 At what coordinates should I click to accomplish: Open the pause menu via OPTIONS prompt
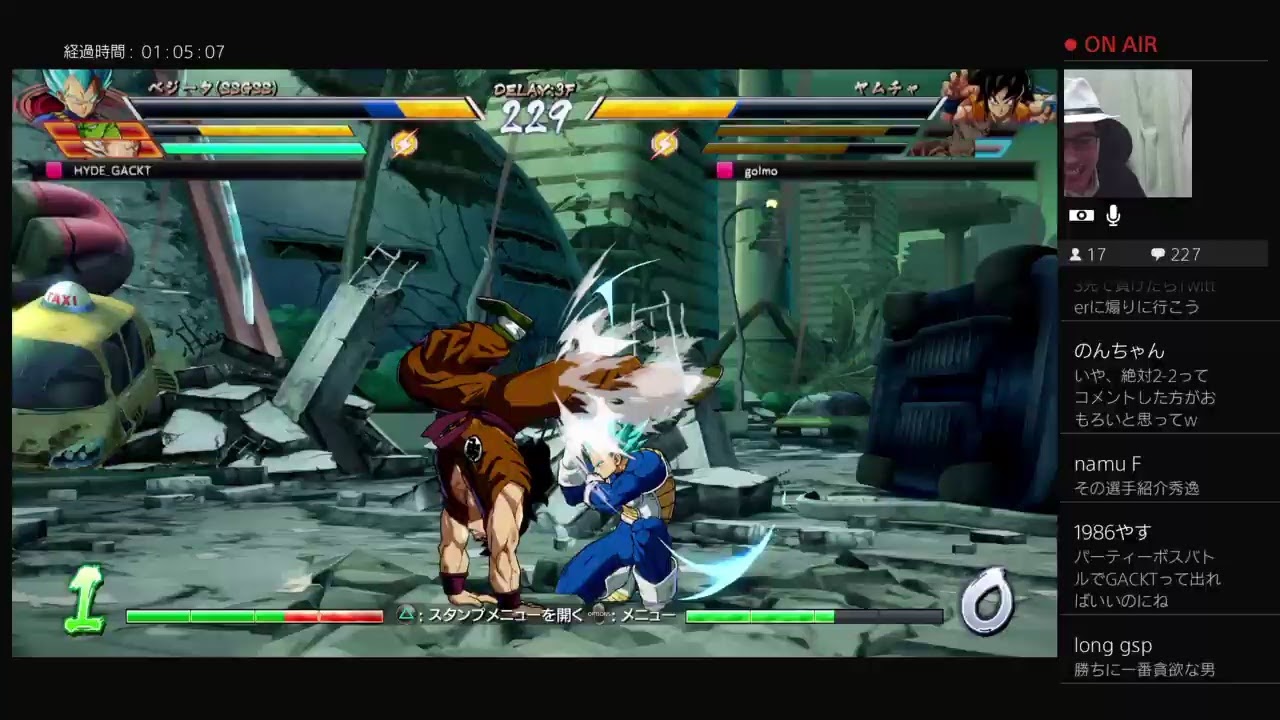[x=600, y=615]
